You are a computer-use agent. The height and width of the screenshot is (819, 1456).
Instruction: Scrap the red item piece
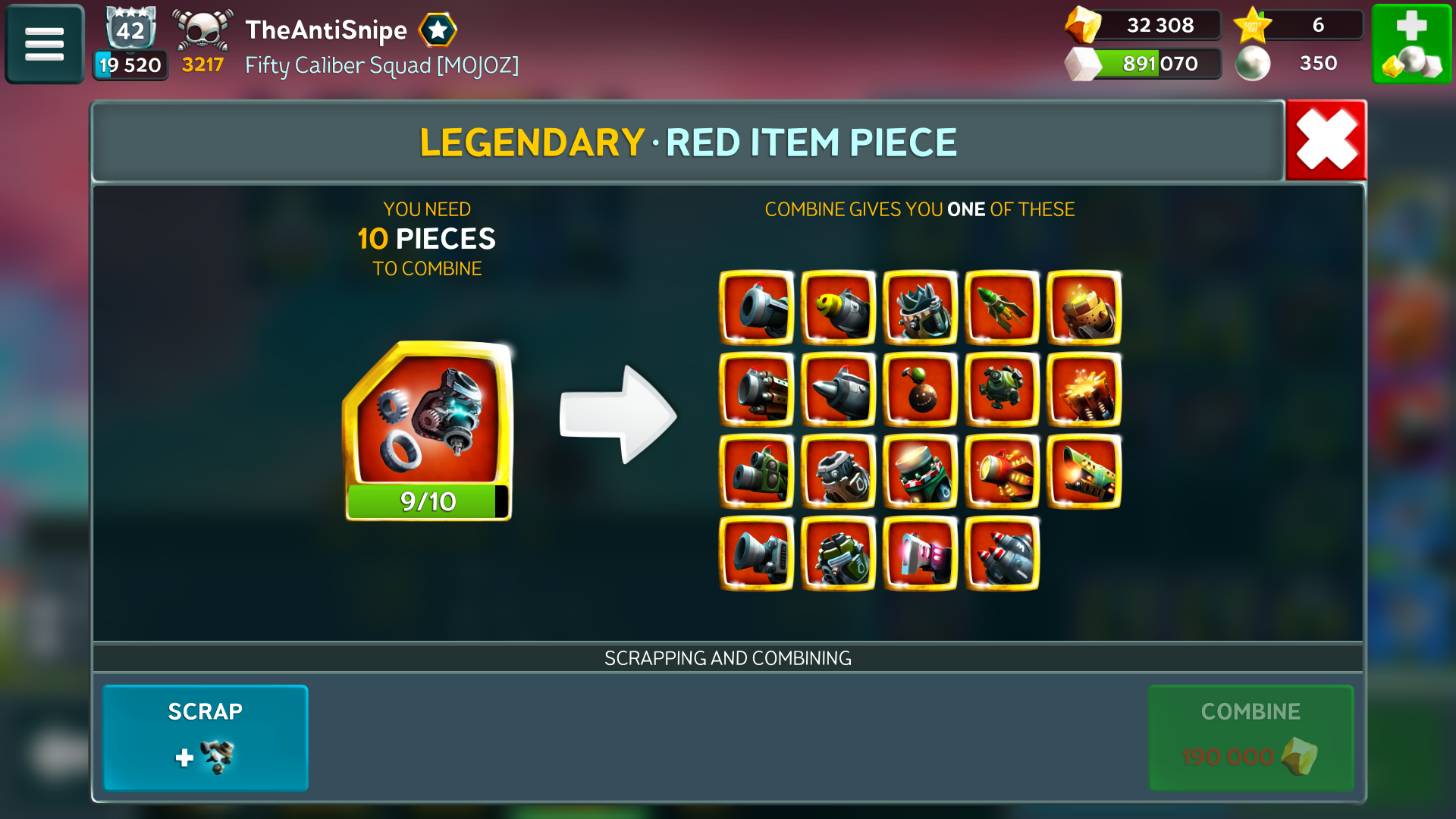[206, 737]
